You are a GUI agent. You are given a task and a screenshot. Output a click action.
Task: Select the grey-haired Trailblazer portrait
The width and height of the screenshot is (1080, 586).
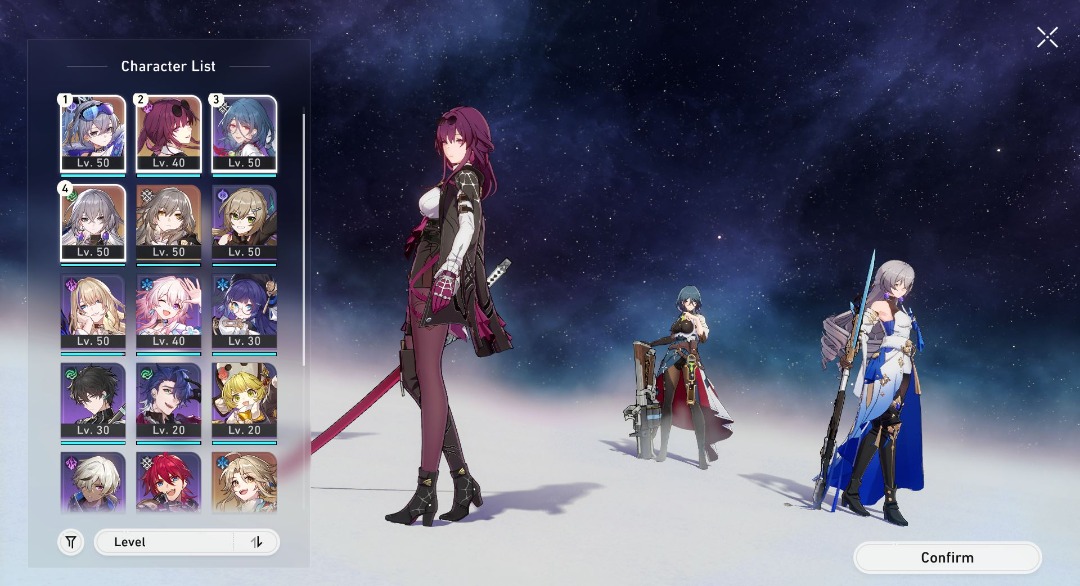(168, 223)
